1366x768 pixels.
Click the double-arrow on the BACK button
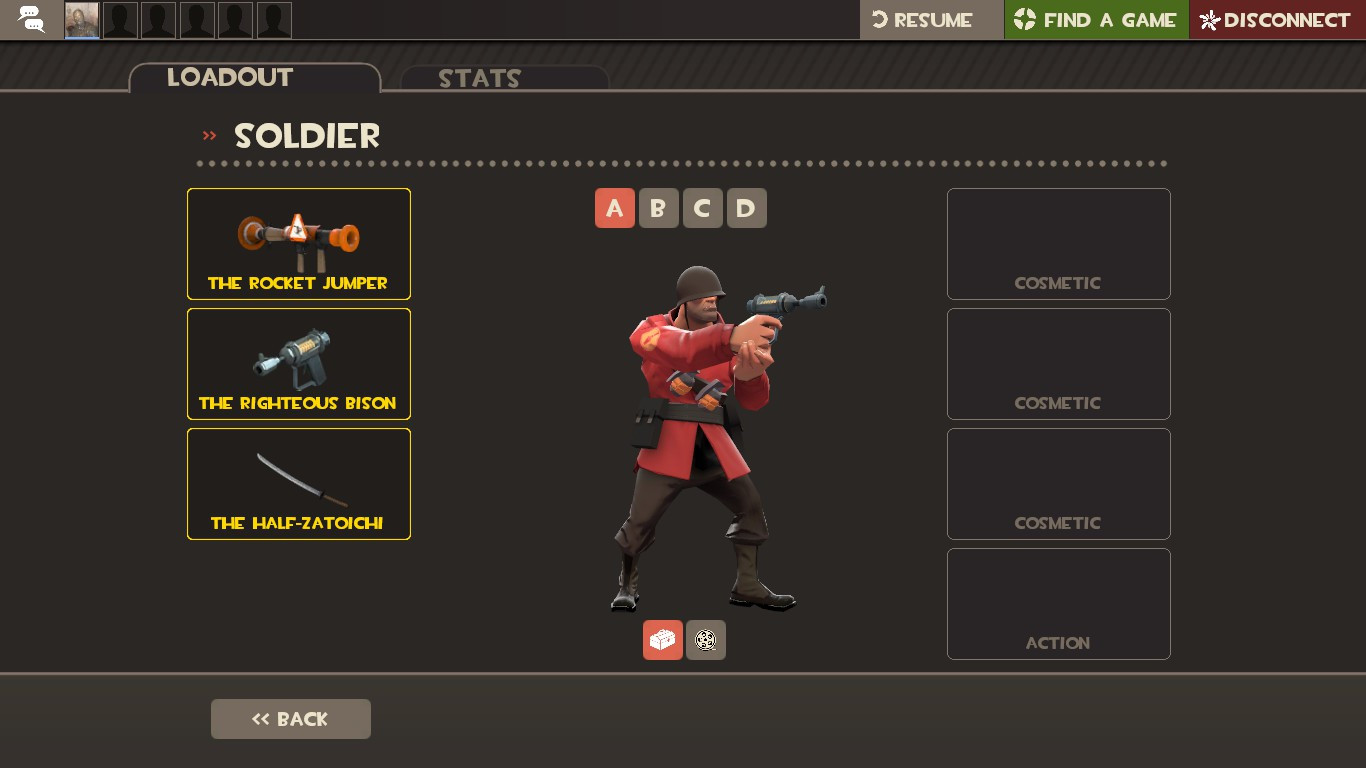click(261, 719)
